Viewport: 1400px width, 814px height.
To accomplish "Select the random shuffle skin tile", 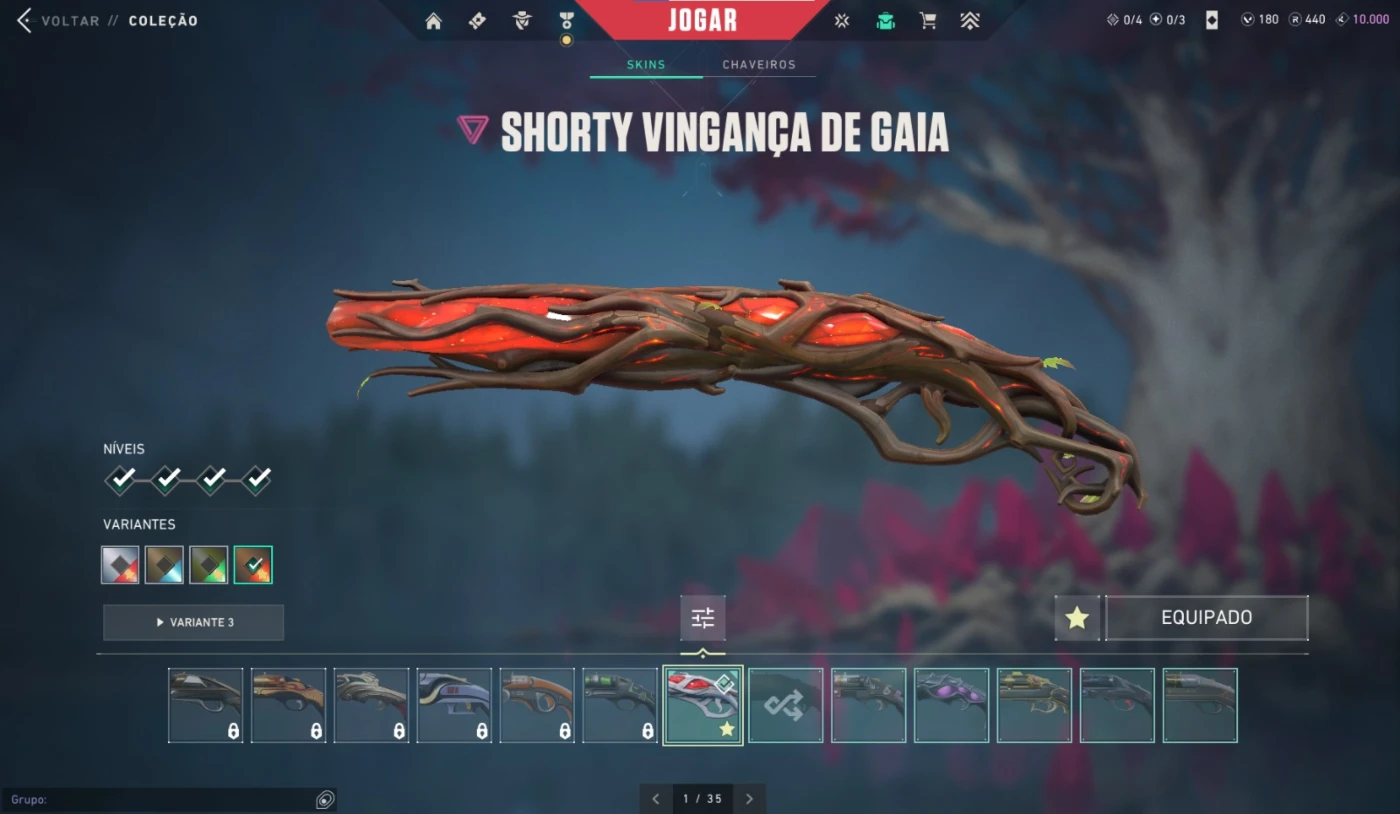I will click(x=786, y=705).
